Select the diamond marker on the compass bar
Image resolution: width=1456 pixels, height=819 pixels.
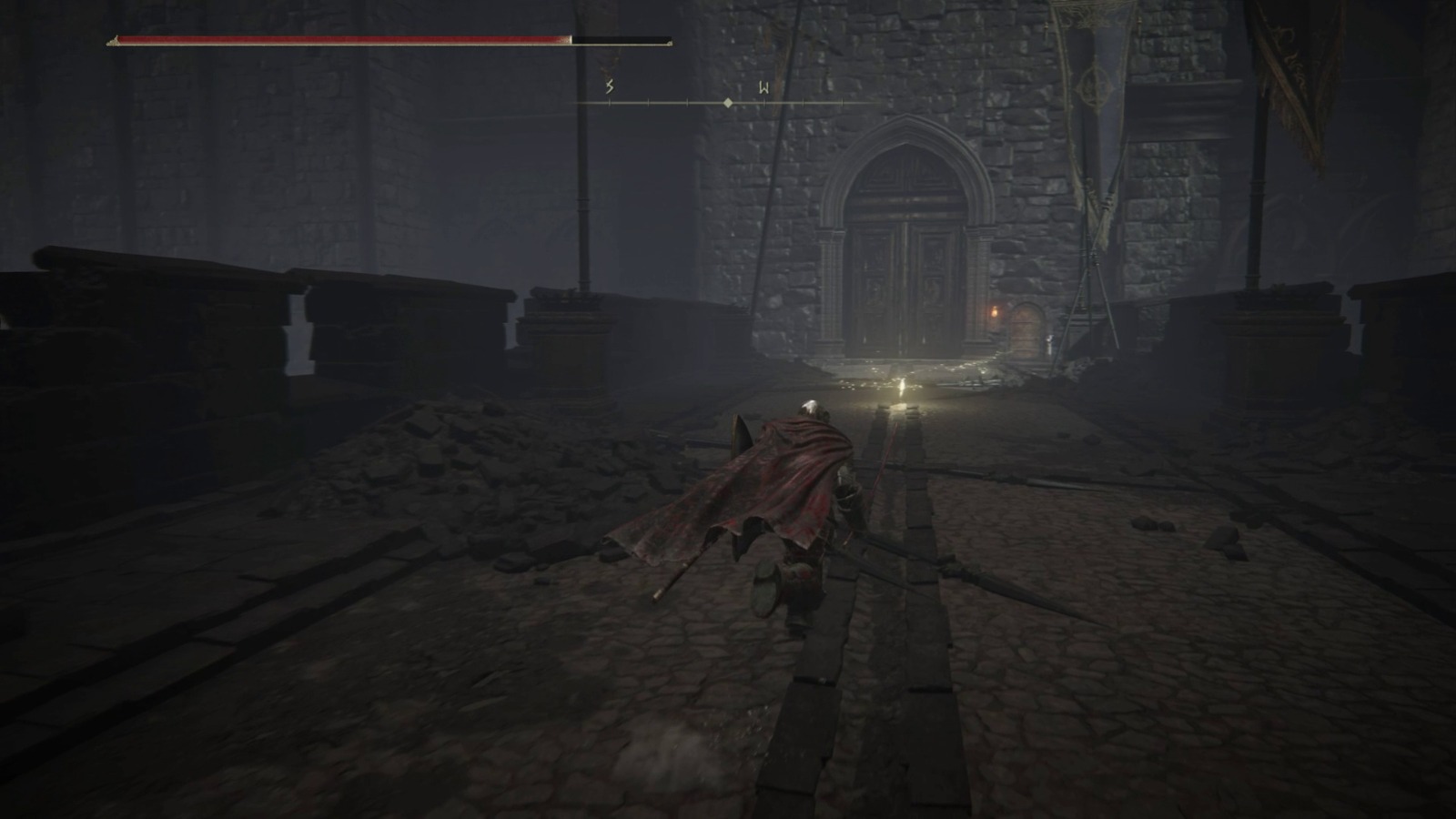pyautogui.click(x=728, y=103)
